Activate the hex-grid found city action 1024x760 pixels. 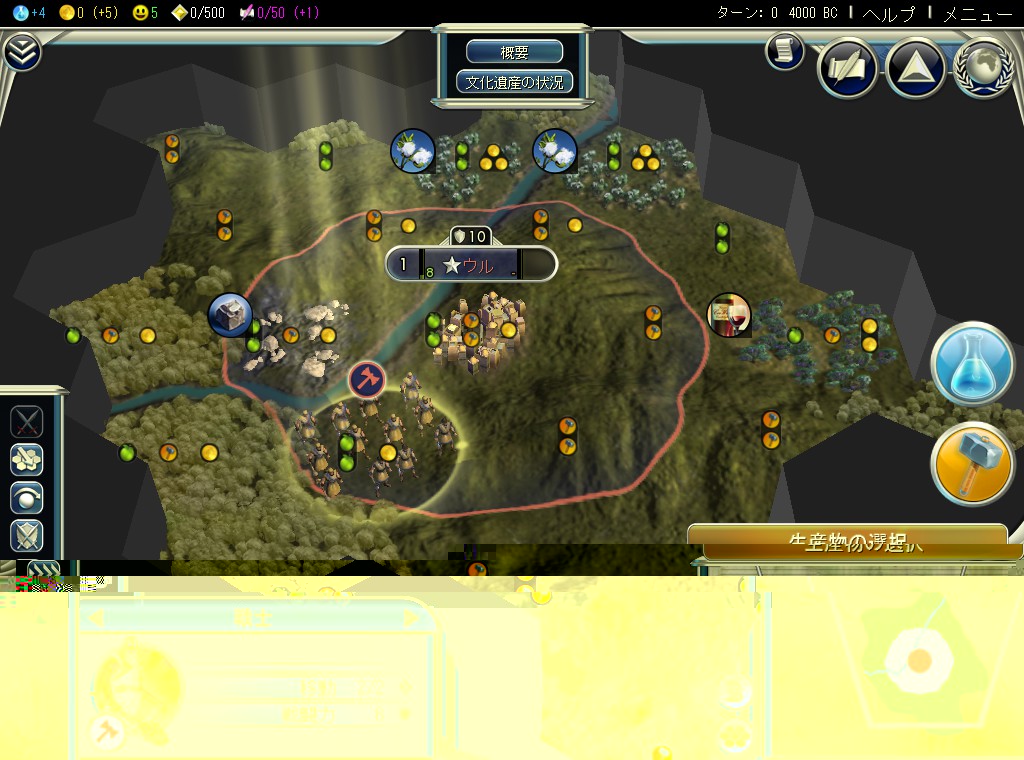(27, 460)
